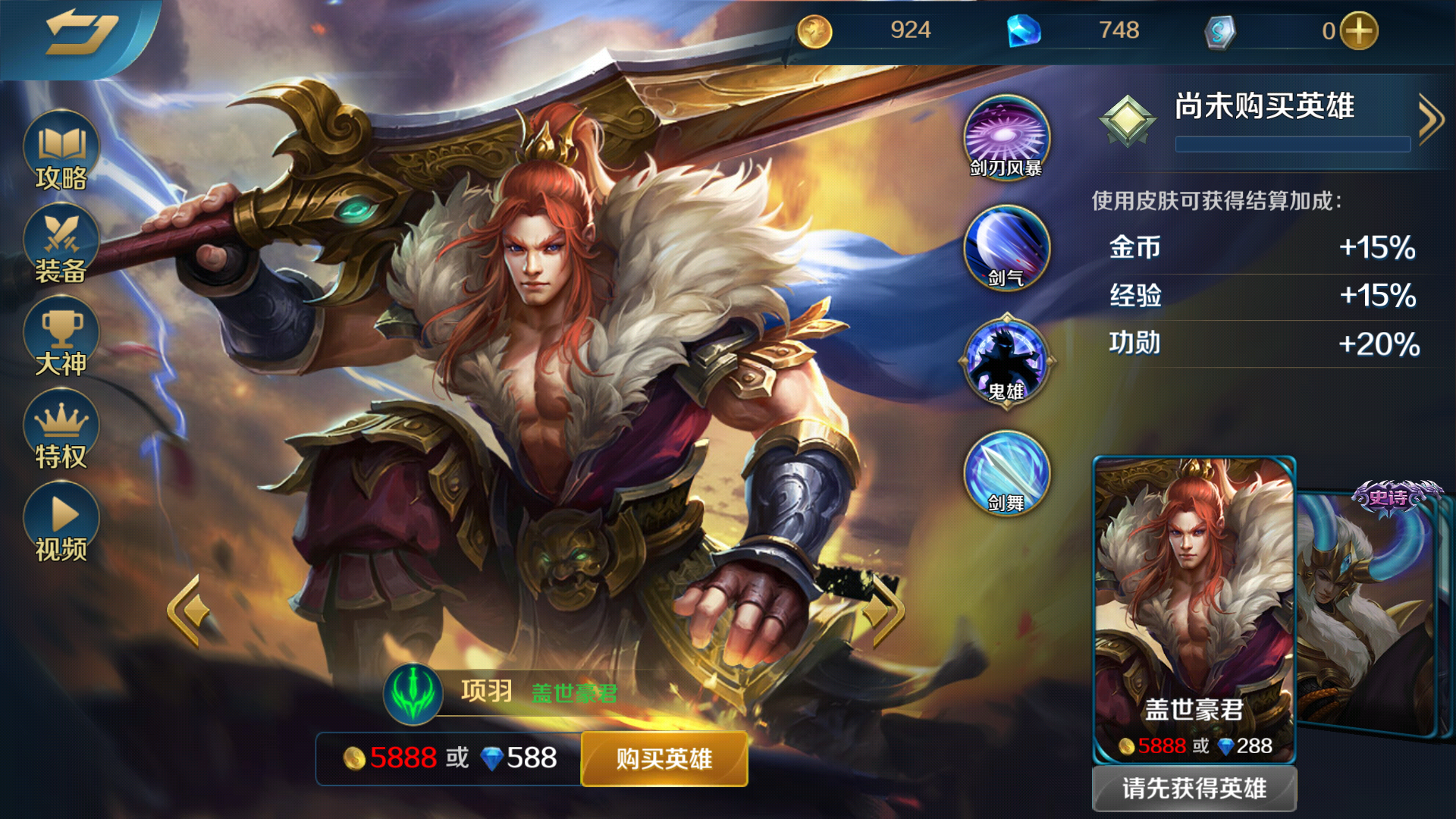Open the 装备 equipment page

(x=61, y=245)
